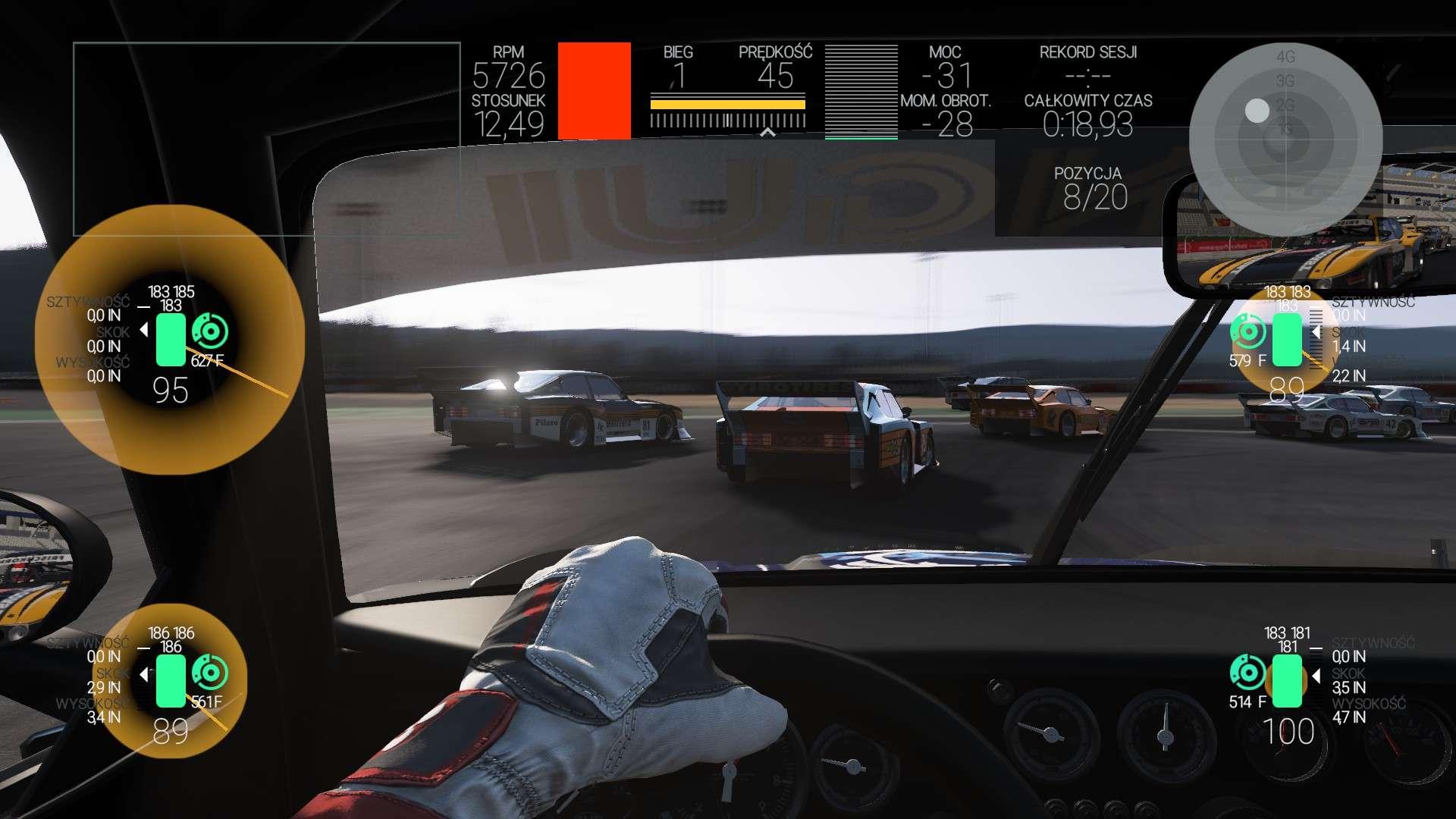Select the brake disc icon reading 627 F
This screenshot has height=819, width=1456.
210,331
